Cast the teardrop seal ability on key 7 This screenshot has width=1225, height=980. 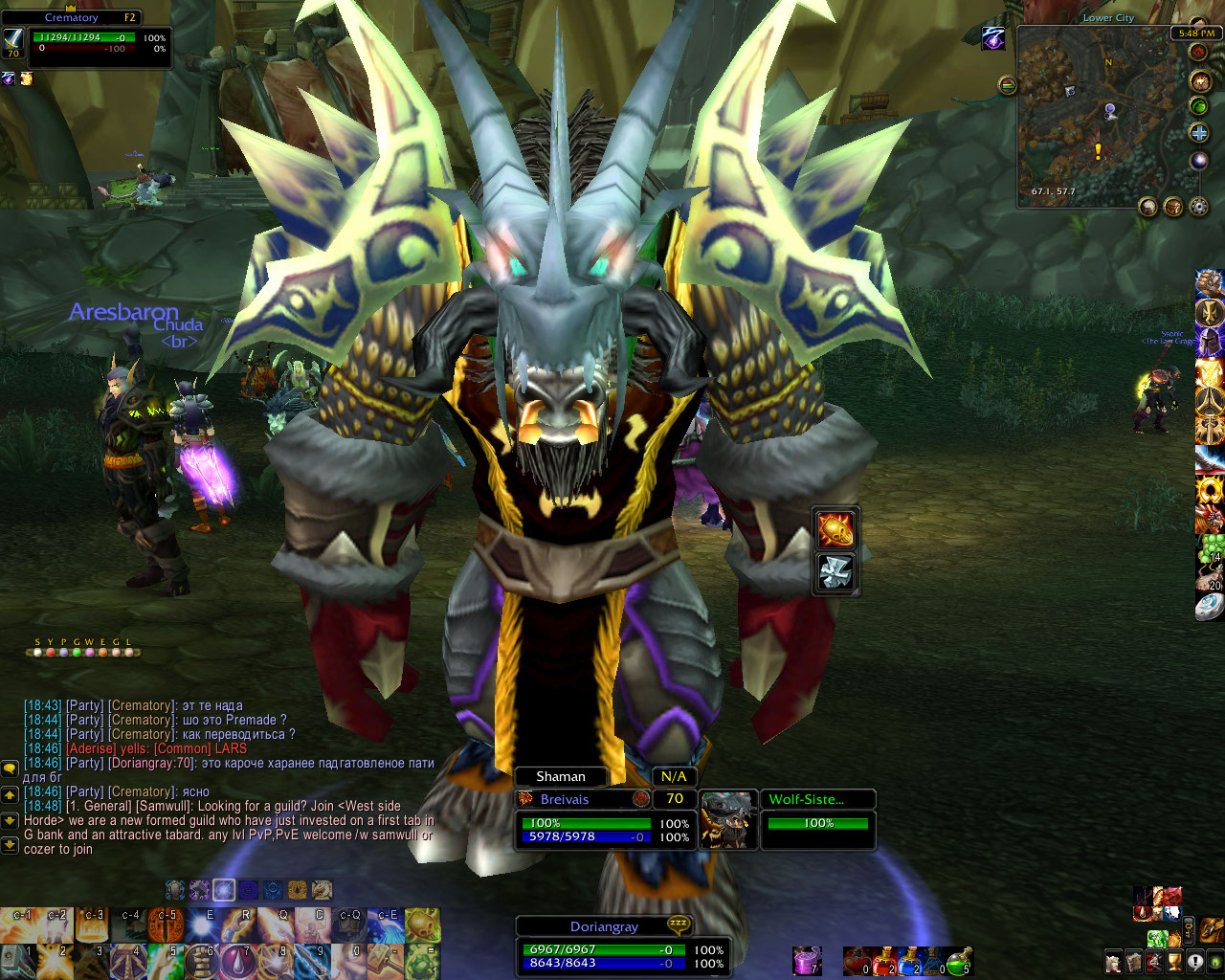coord(239,961)
